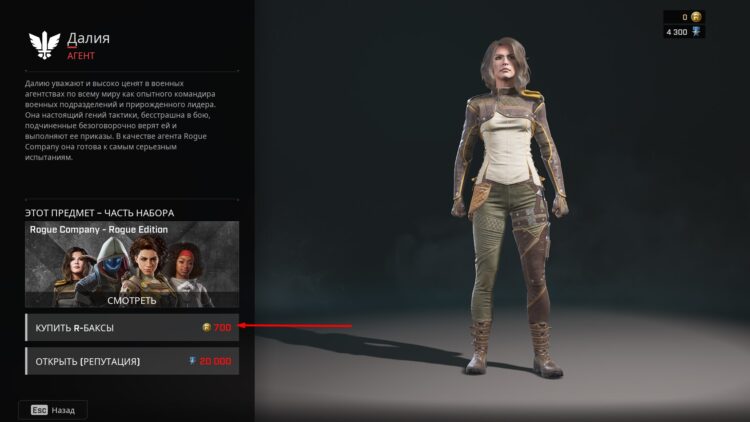View the Rogue Company Rogue Edition bundle

[x=132, y=299]
